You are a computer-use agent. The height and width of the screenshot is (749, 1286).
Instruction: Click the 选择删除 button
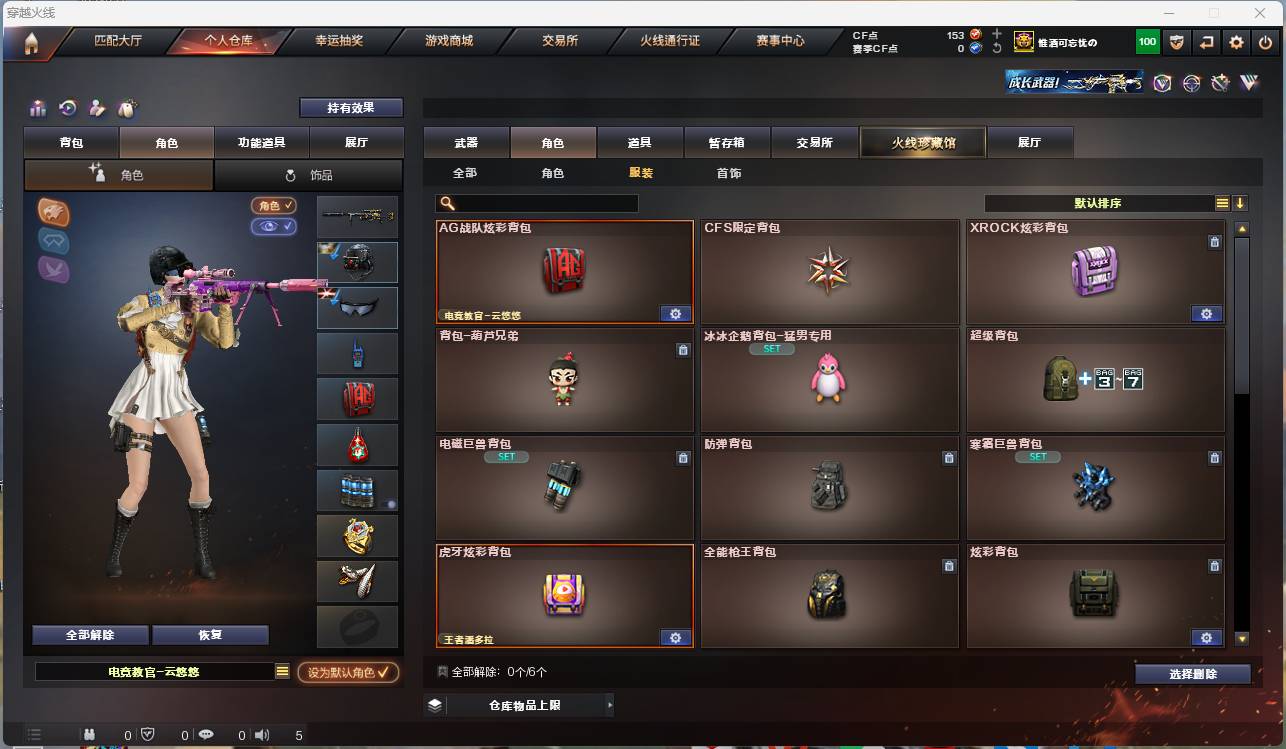pos(1192,673)
